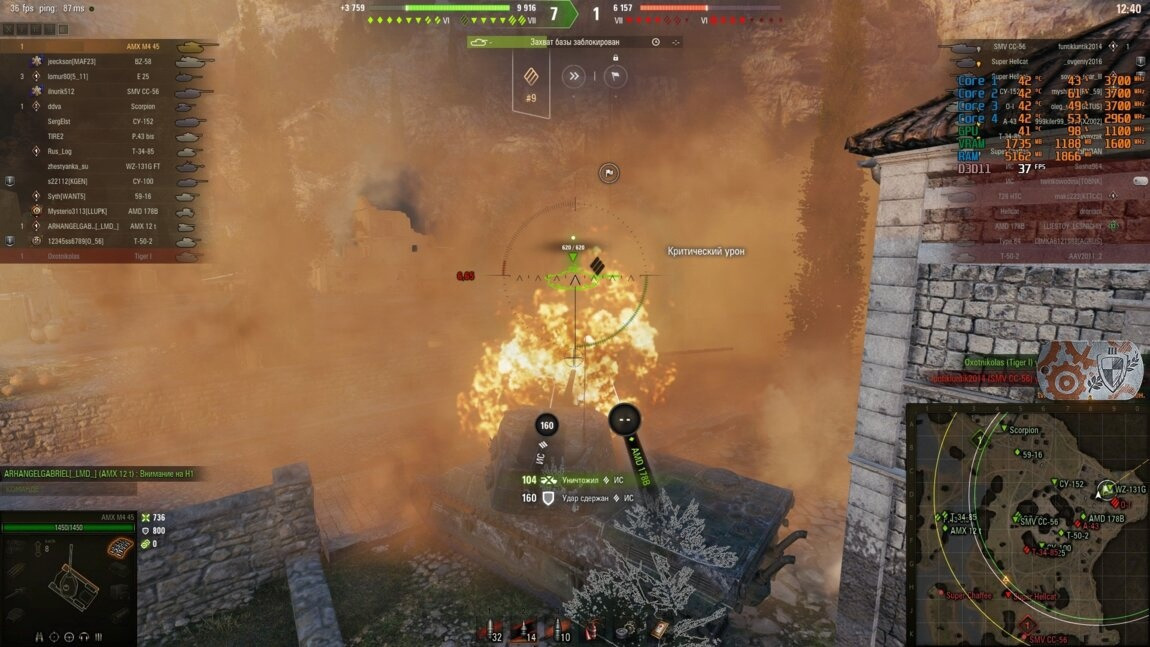Select the shell slot with 32 rounds
The width and height of the screenshot is (1150, 647).
click(491, 630)
